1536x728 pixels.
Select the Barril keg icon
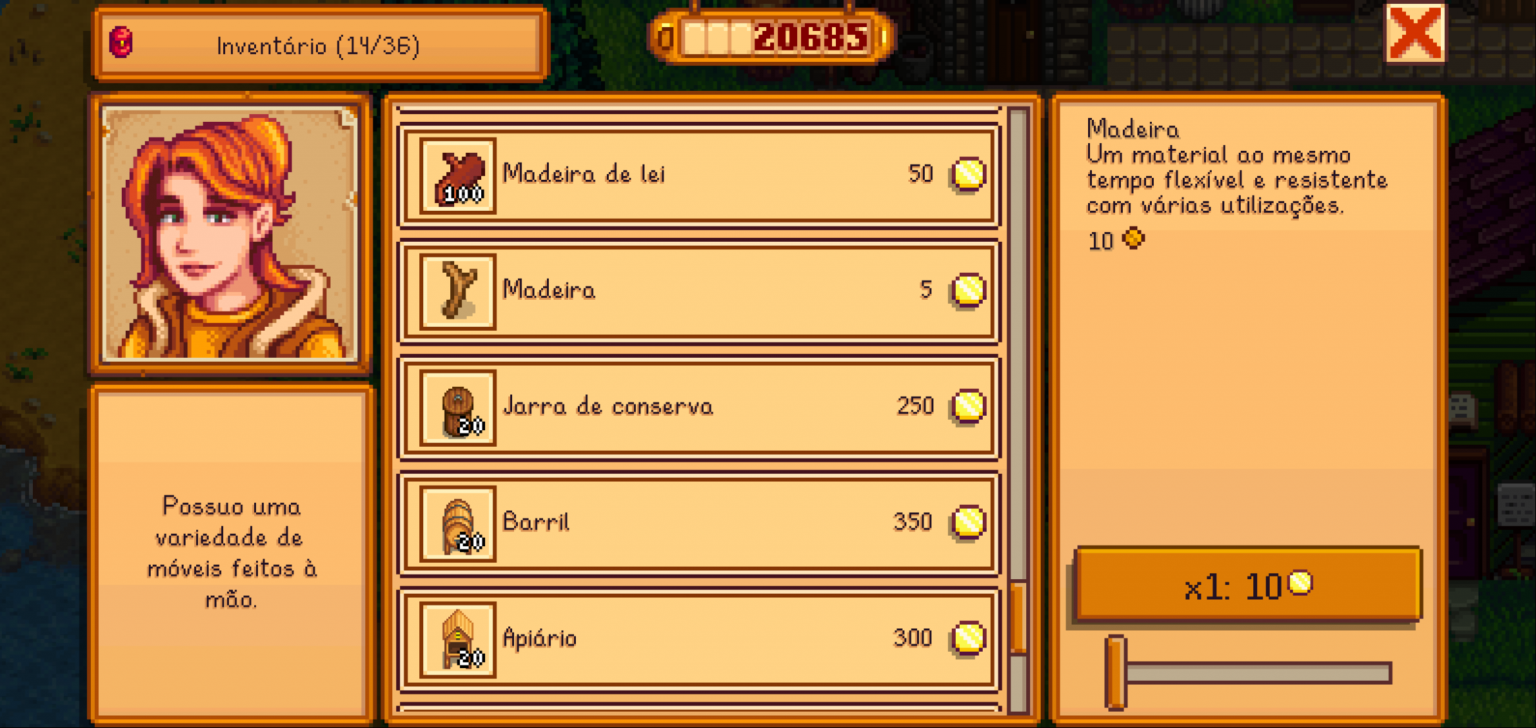coord(456,522)
